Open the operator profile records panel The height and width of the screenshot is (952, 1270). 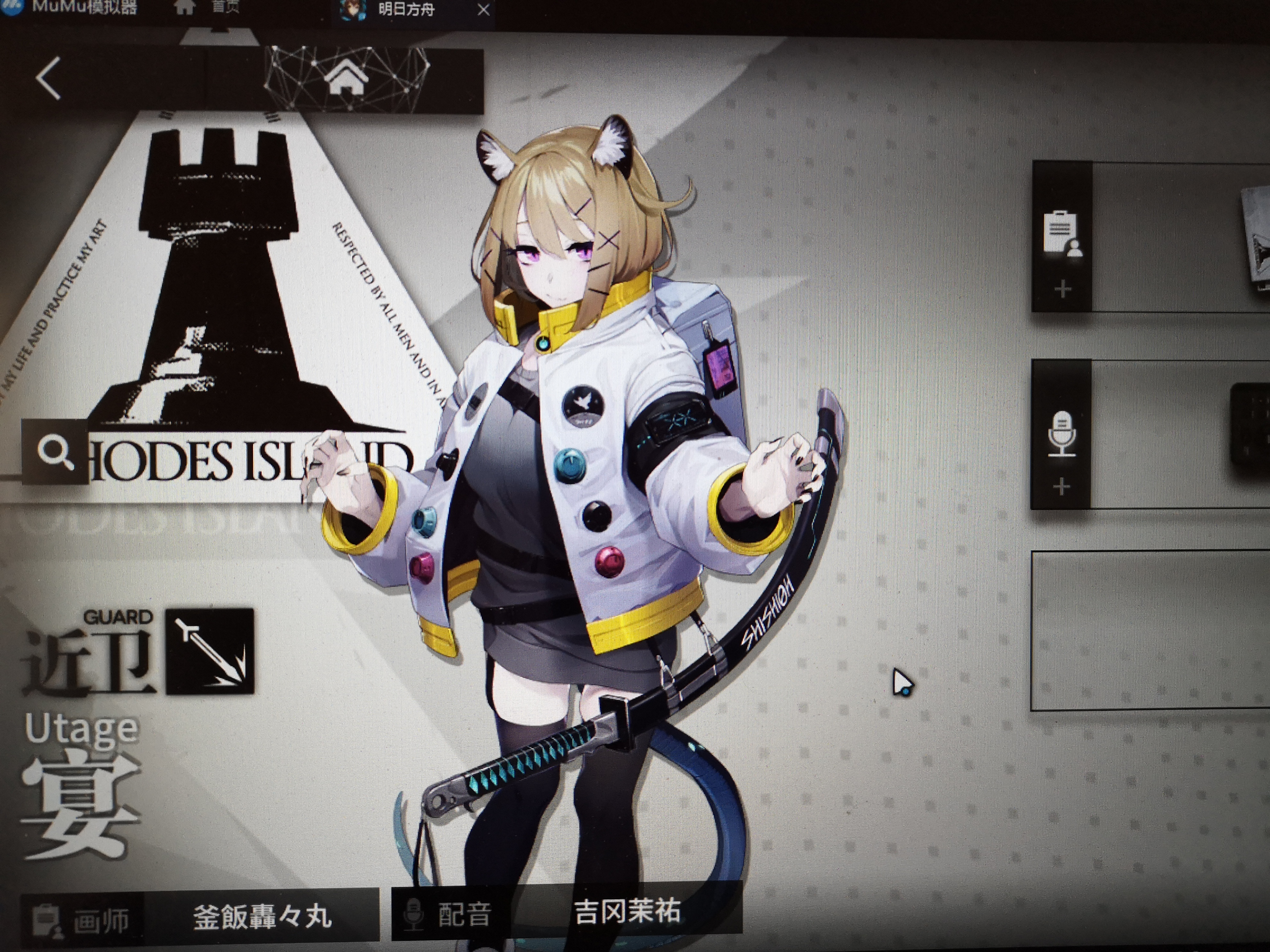coord(1062,237)
